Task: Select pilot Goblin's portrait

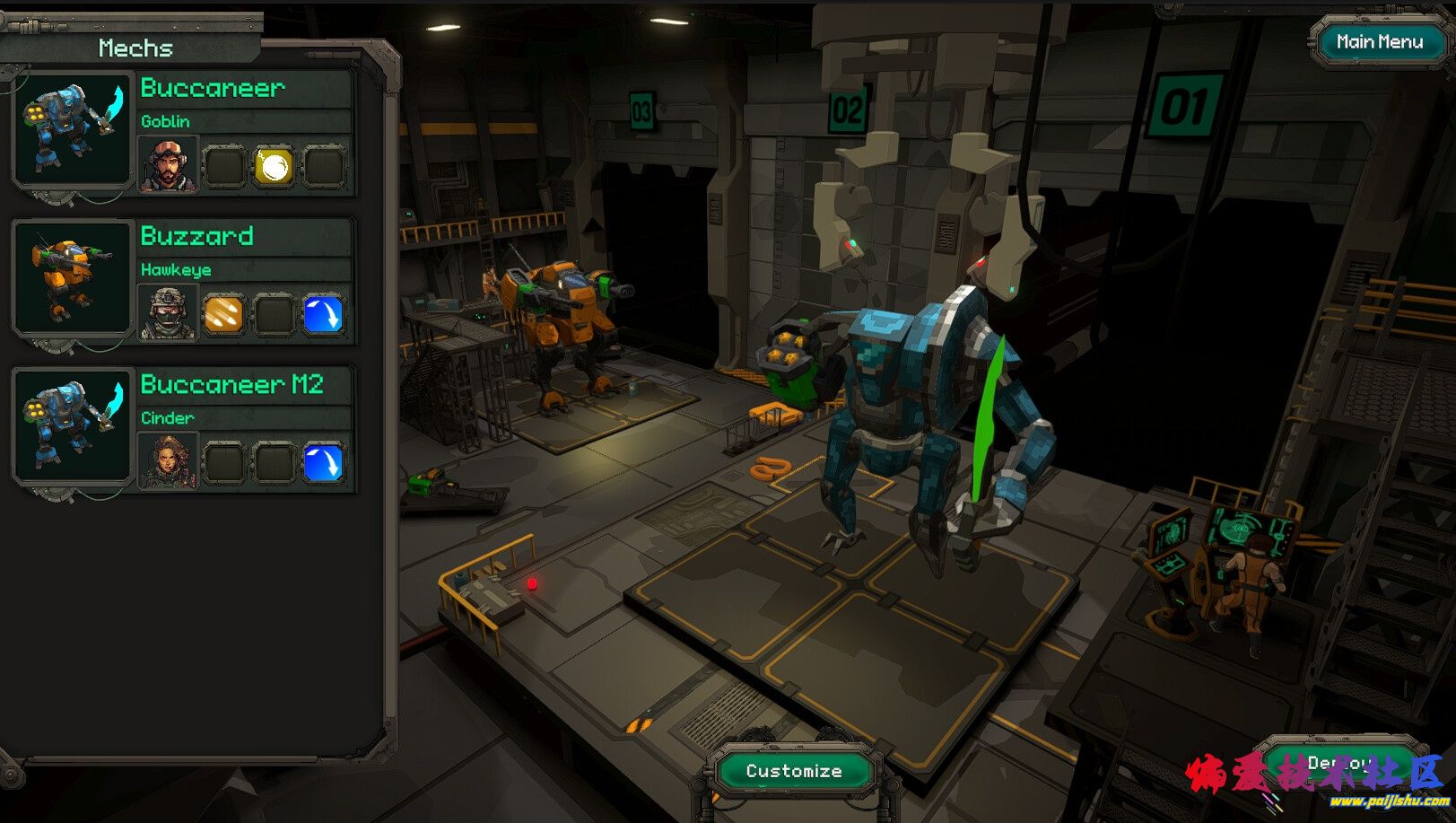Action: (x=168, y=166)
